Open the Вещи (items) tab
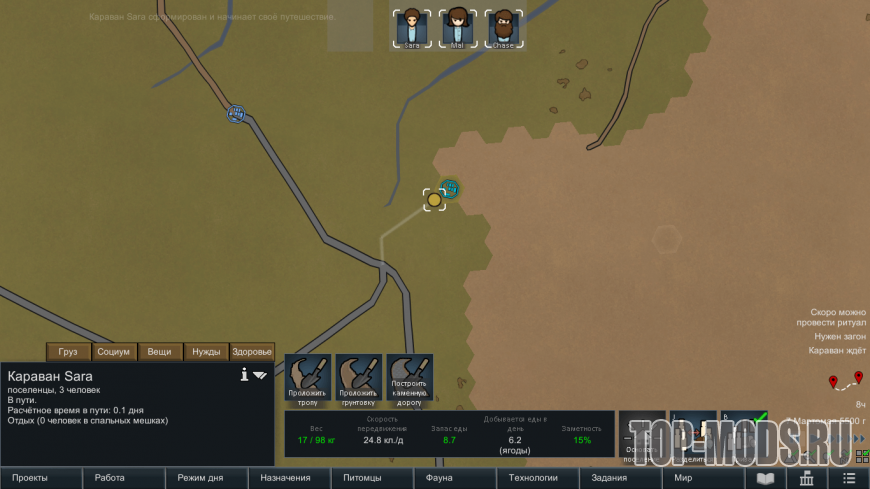Viewport: 870px width, 489px height. pos(160,352)
